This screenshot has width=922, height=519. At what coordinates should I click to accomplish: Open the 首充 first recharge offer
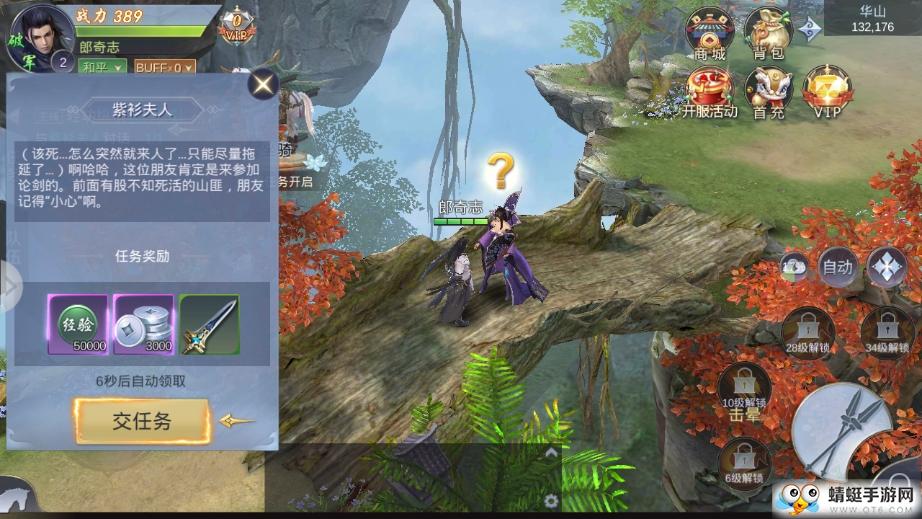769,92
